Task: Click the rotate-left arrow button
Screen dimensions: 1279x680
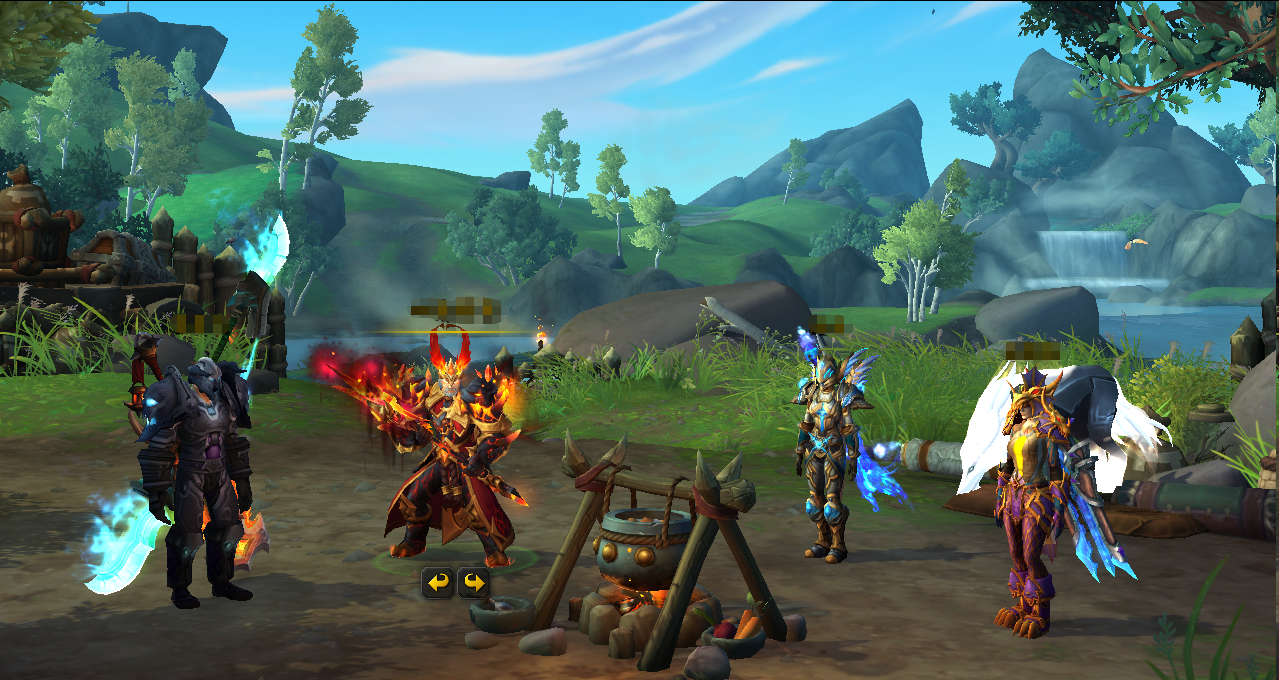Action: click(x=437, y=582)
